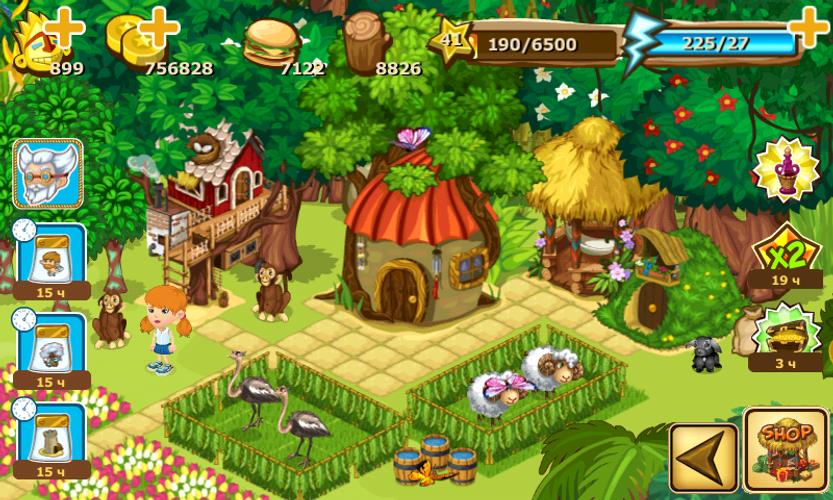This screenshot has height=500, width=833.
Task: Tap the level 41 star badge
Action: tap(452, 42)
